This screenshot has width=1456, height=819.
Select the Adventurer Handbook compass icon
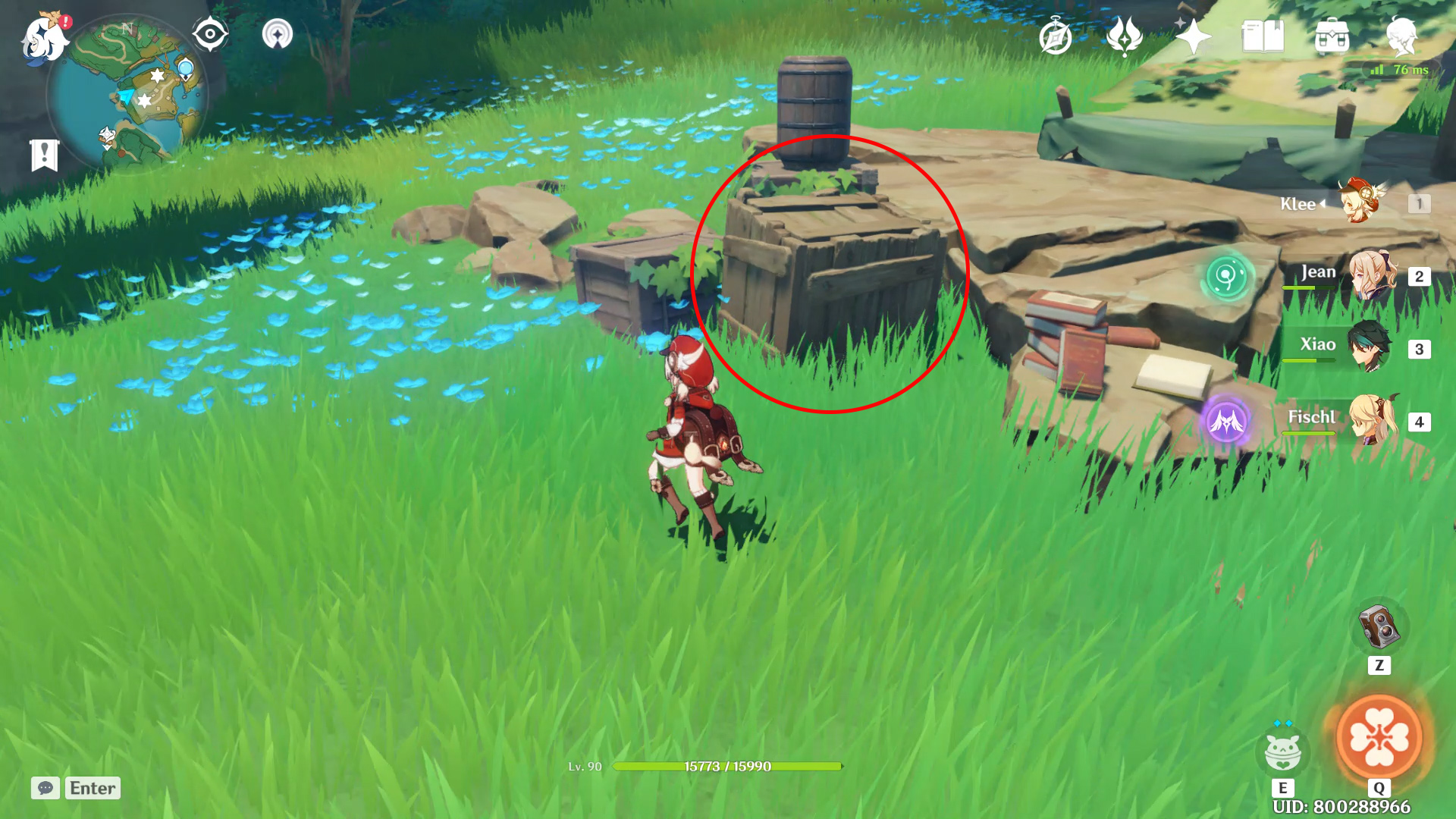click(1054, 34)
